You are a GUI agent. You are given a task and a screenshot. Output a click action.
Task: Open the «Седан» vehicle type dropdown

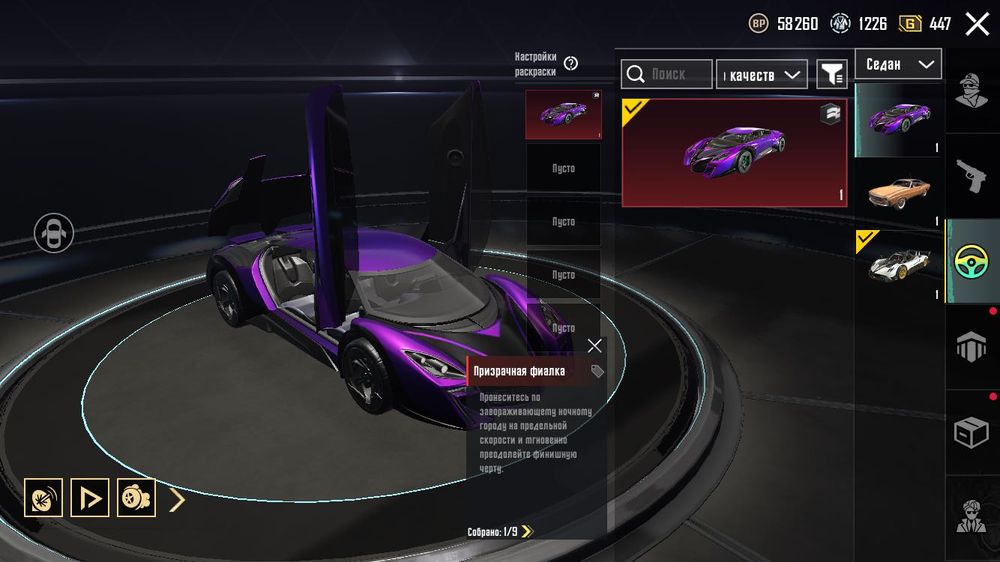897,65
